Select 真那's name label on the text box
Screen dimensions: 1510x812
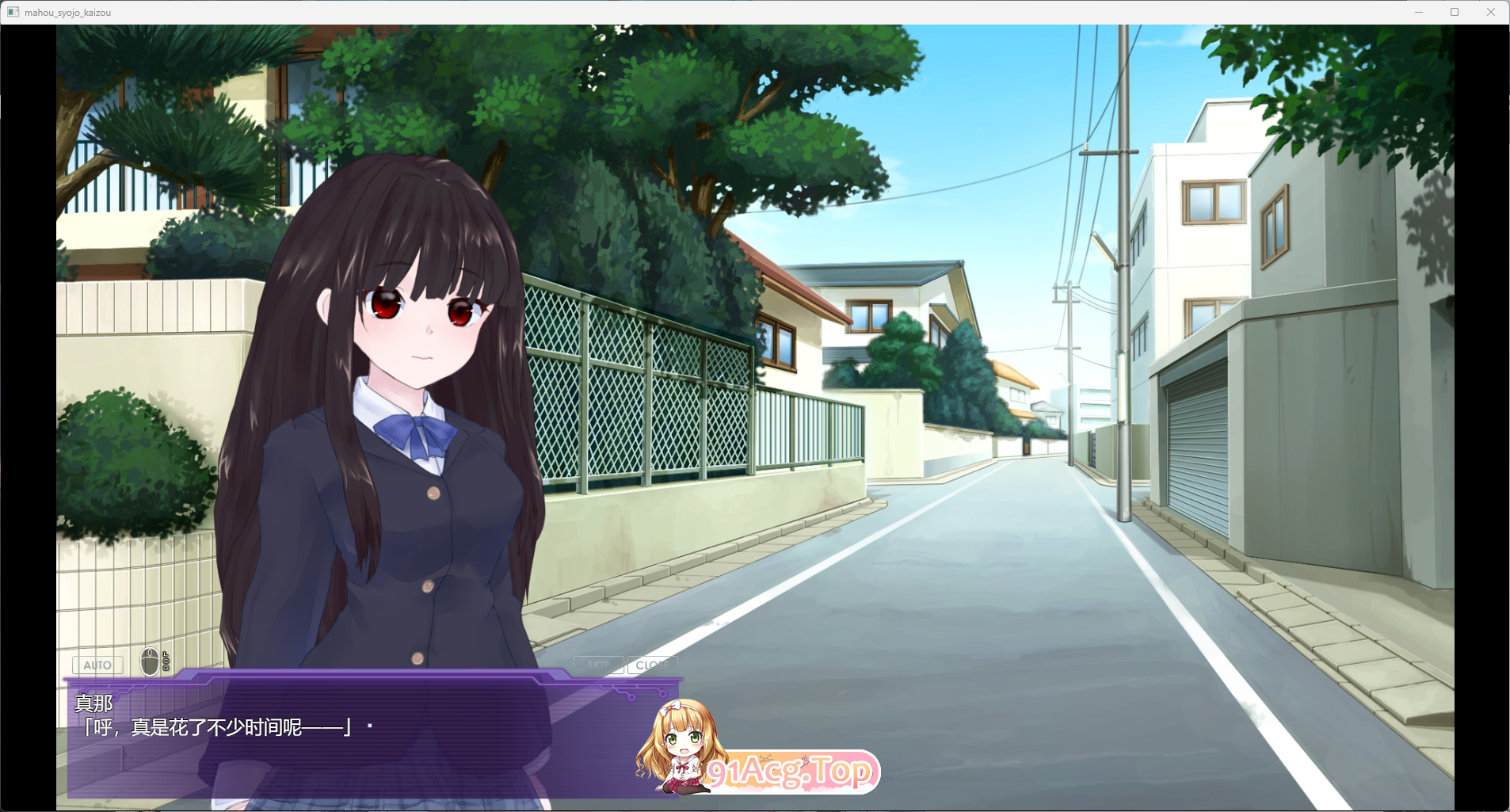pyautogui.click(x=95, y=704)
